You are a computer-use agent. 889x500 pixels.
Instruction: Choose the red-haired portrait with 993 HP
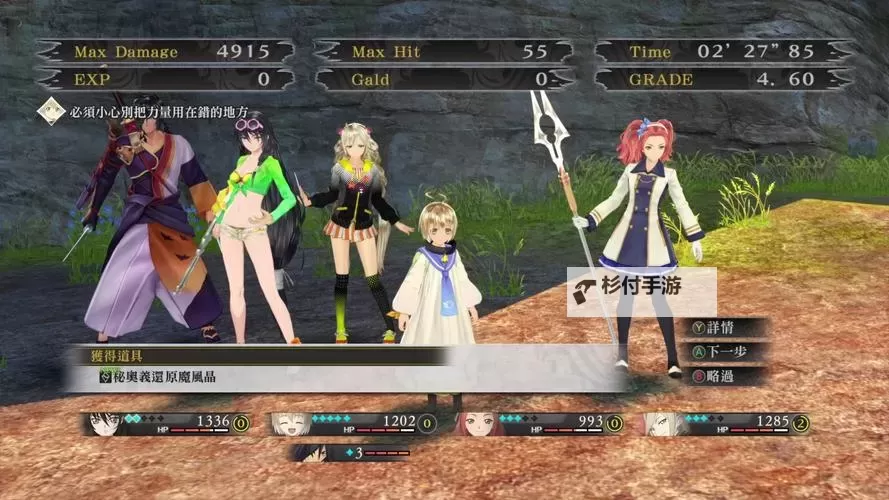pos(474,424)
